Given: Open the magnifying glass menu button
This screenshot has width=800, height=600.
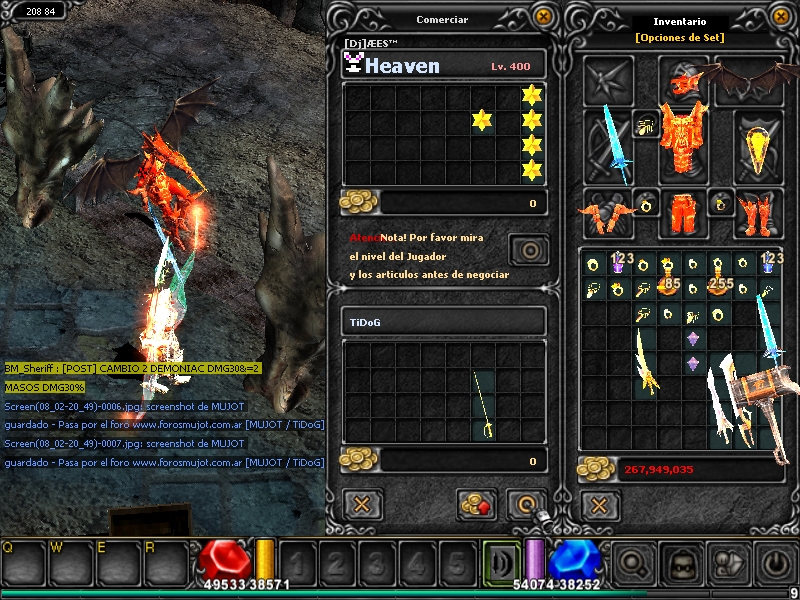Looking at the screenshot, I should [x=633, y=564].
